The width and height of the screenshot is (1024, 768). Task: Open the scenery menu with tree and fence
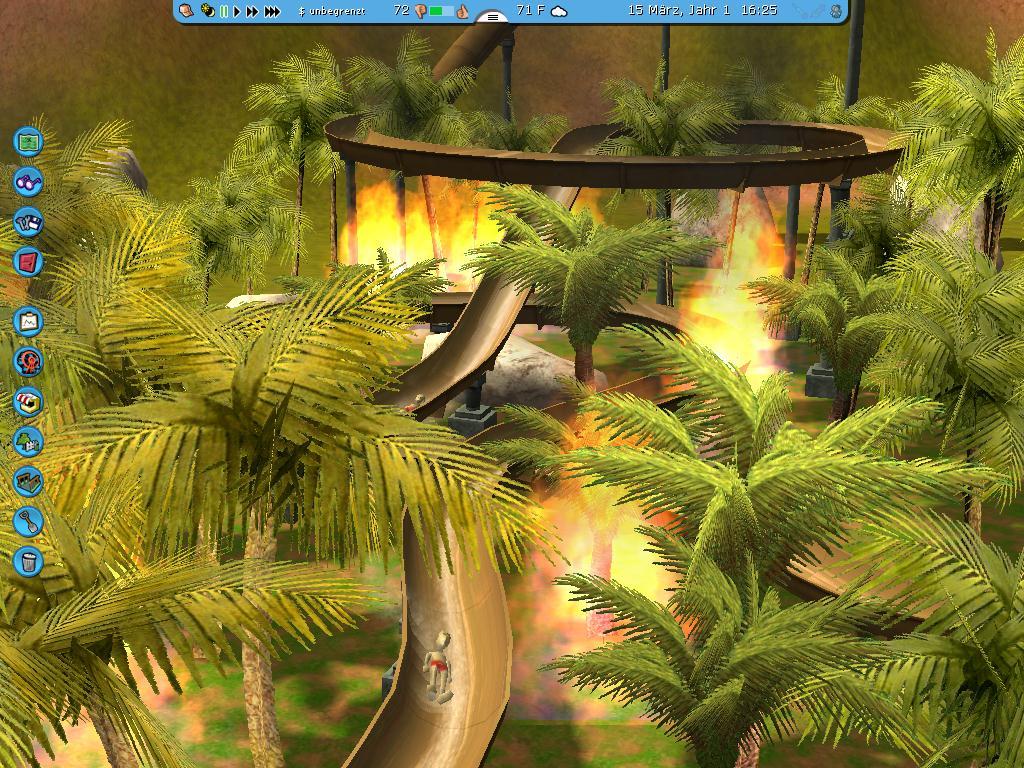click(x=28, y=441)
